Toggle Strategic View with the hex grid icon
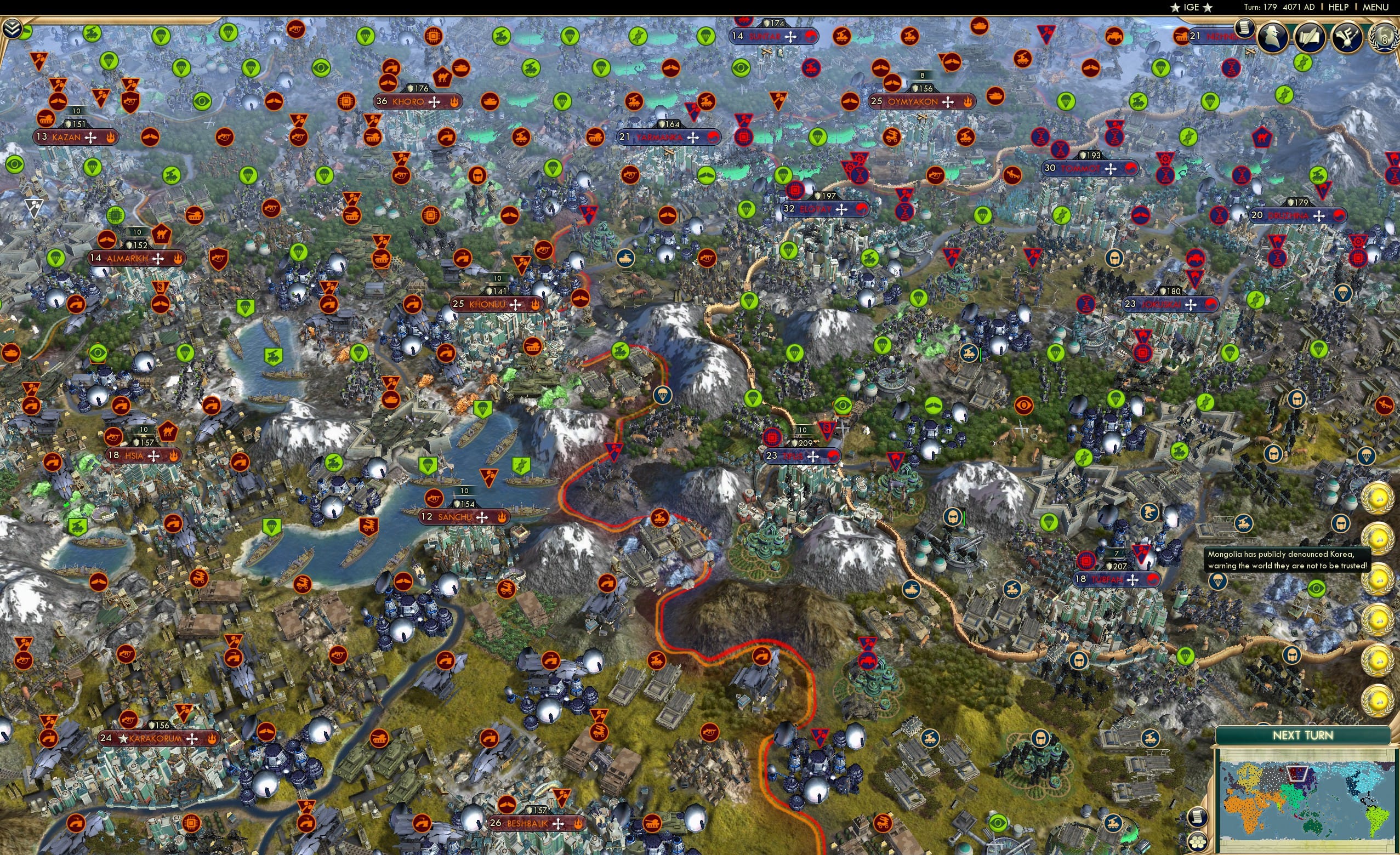 pyautogui.click(x=1198, y=843)
